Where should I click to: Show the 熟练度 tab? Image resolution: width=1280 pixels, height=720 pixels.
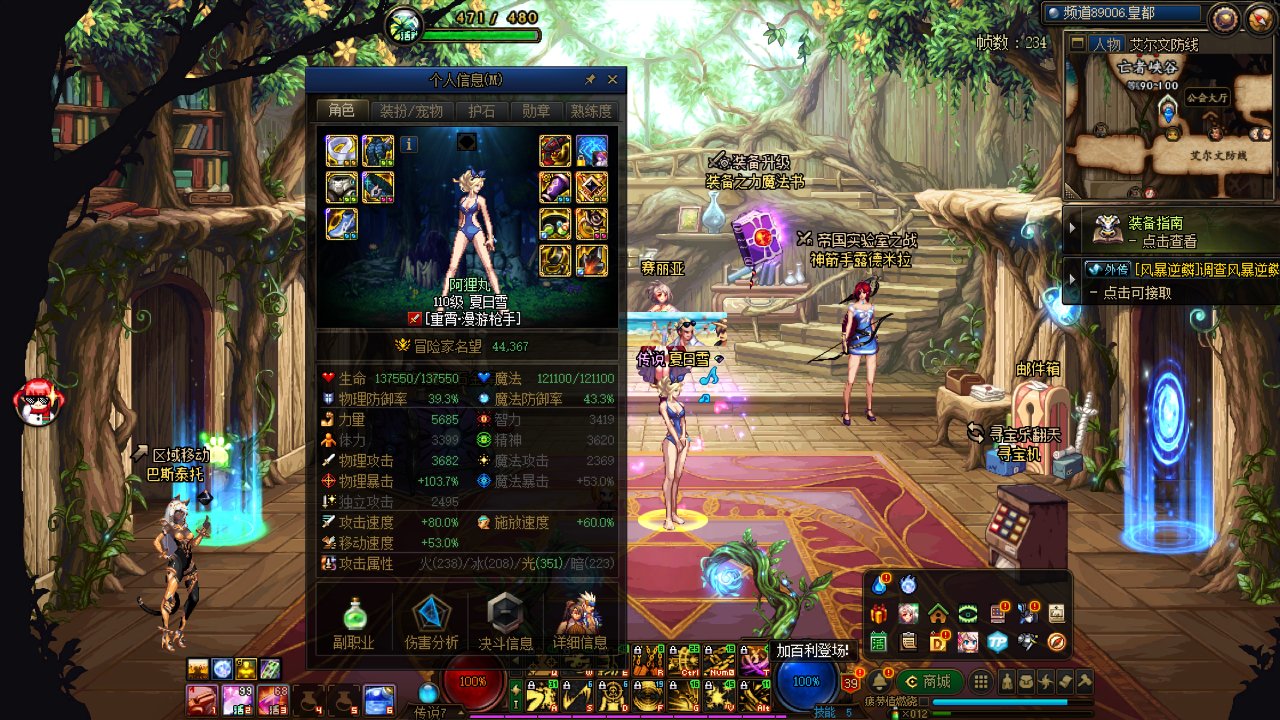(x=590, y=111)
